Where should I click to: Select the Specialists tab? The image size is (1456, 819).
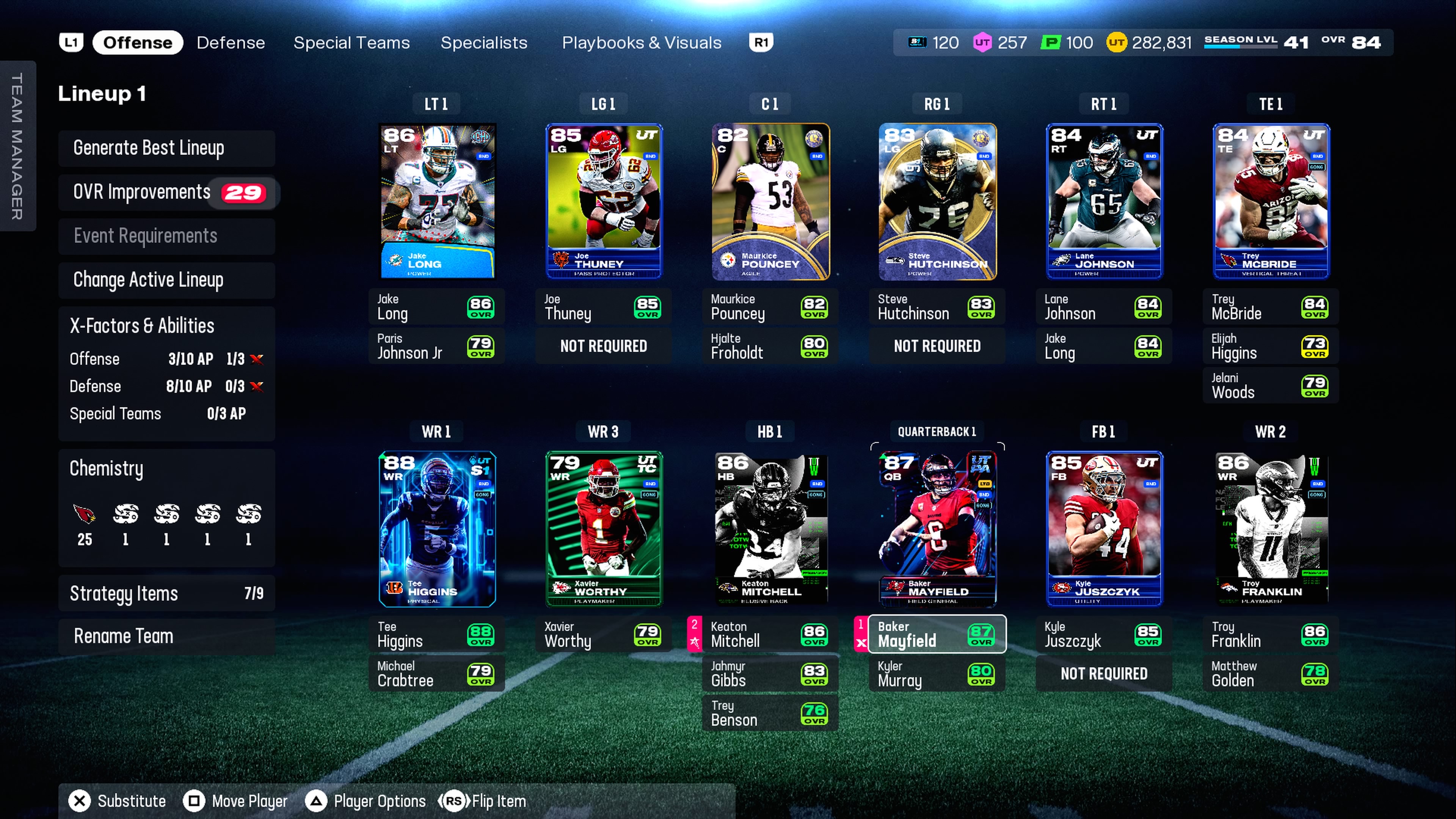click(x=483, y=42)
